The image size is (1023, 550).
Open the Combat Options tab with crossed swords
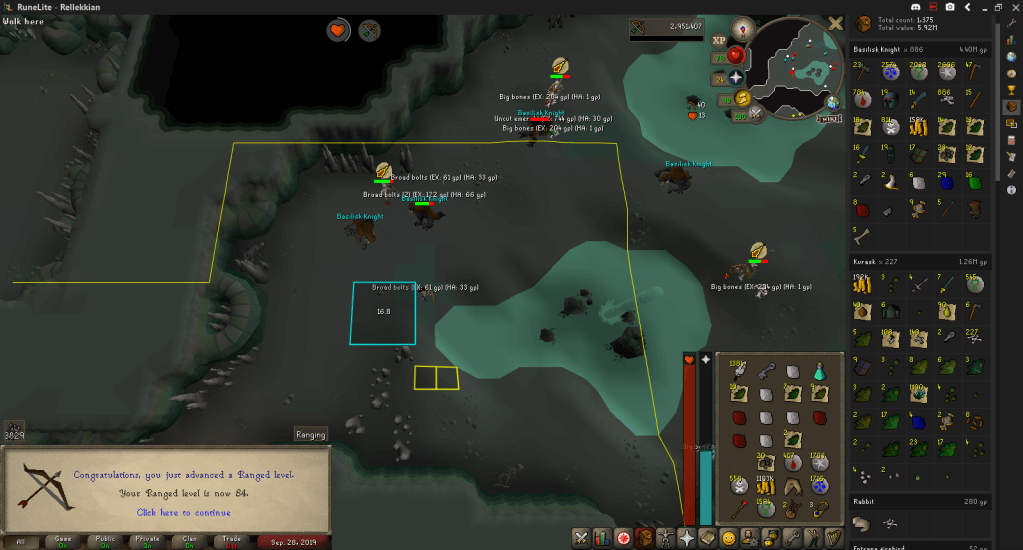(580, 538)
